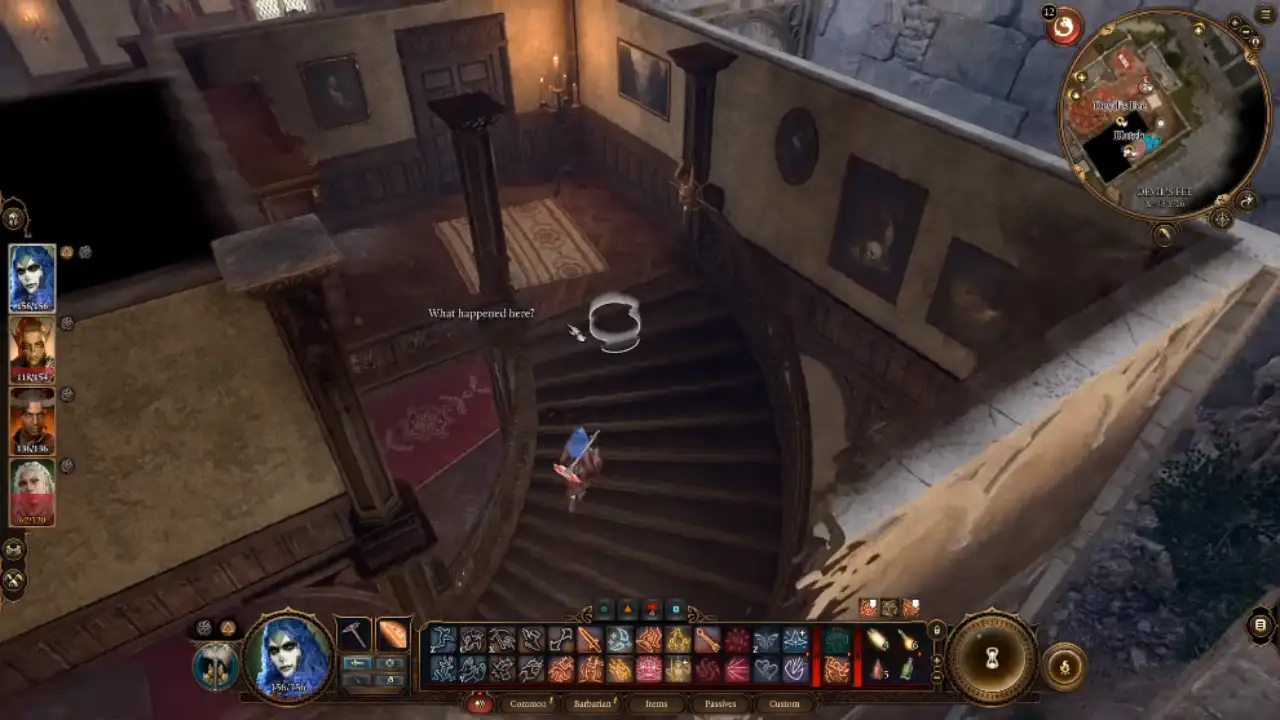Select the pickaxe melee weapon slot

pos(353,634)
